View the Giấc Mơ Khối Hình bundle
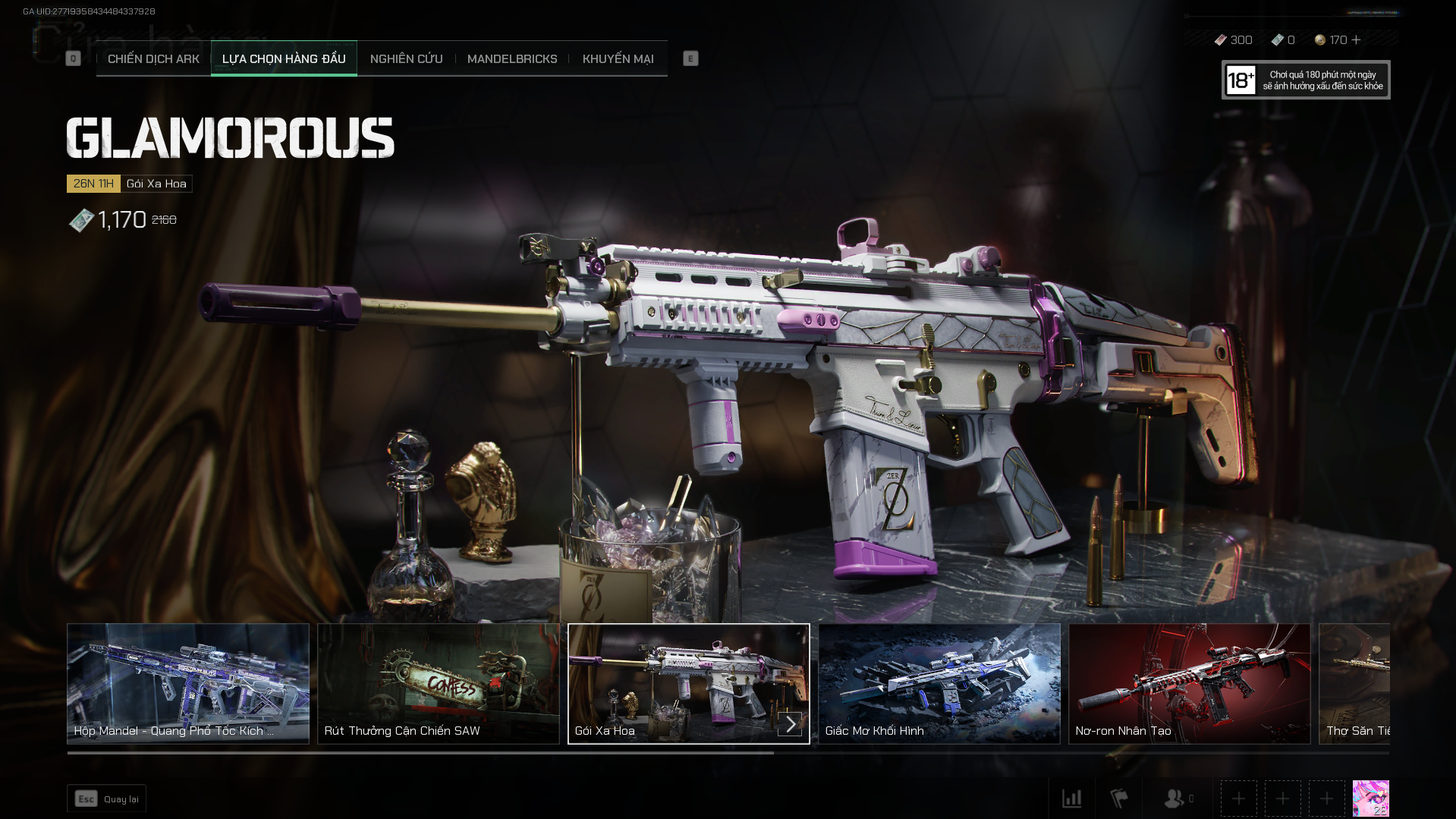The height and width of the screenshot is (819, 1456). (x=939, y=683)
